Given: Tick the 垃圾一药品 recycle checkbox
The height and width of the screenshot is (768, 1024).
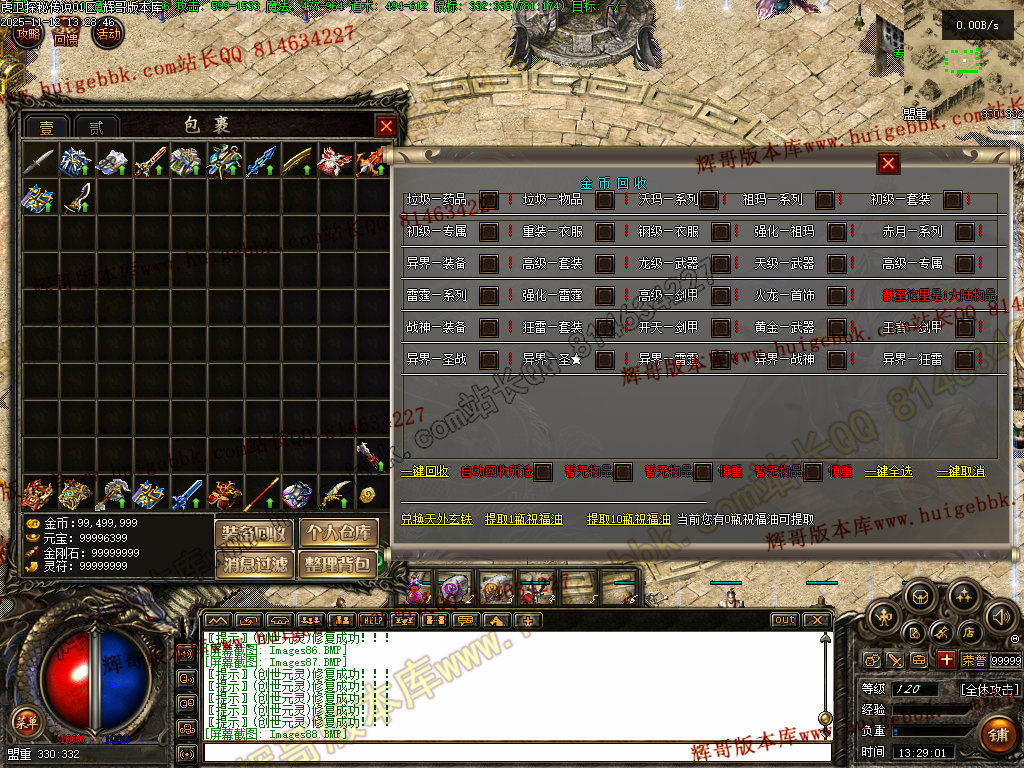Looking at the screenshot, I should [489, 200].
